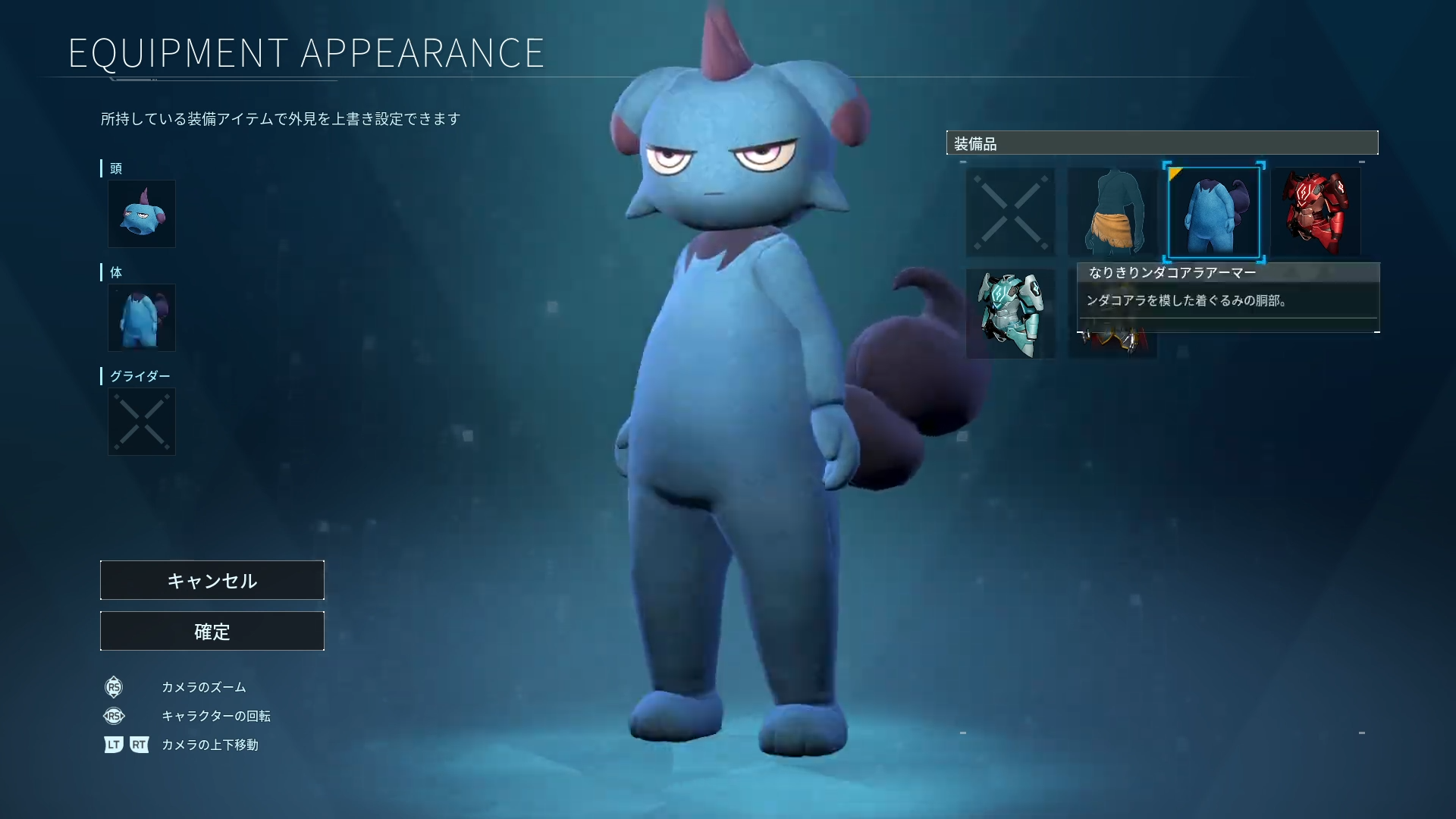Confirm the appearance with 確定 button
The height and width of the screenshot is (819, 1456).
click(x=212, y=631)
